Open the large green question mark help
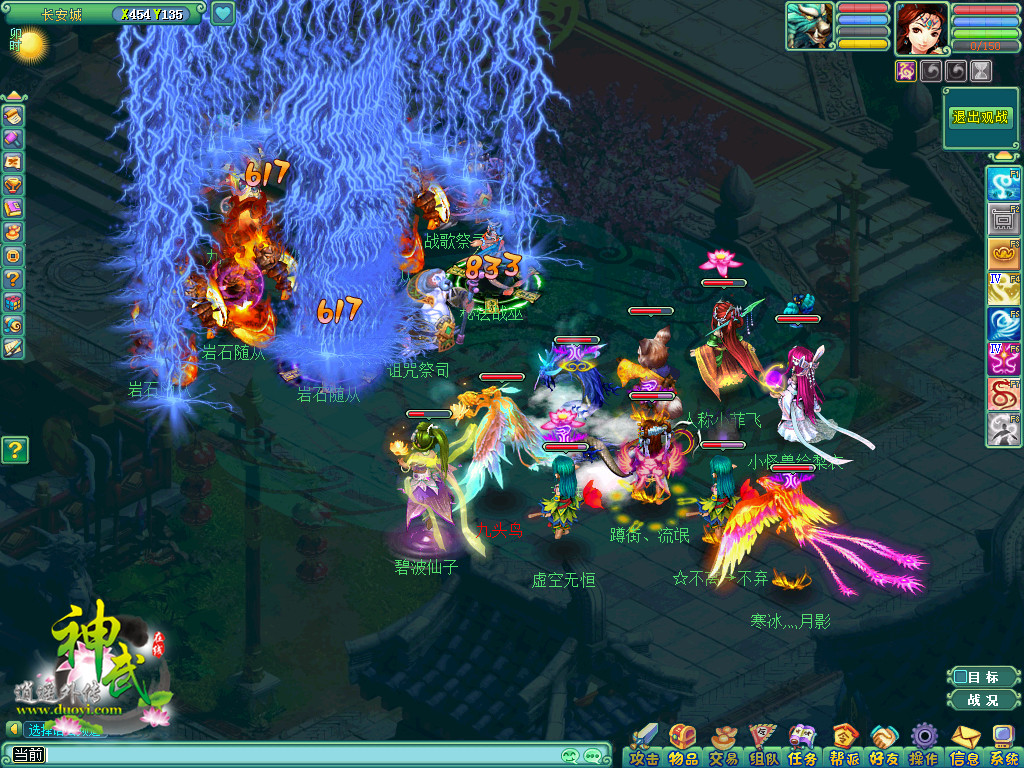1024x768 pixels. click(14, 450)
